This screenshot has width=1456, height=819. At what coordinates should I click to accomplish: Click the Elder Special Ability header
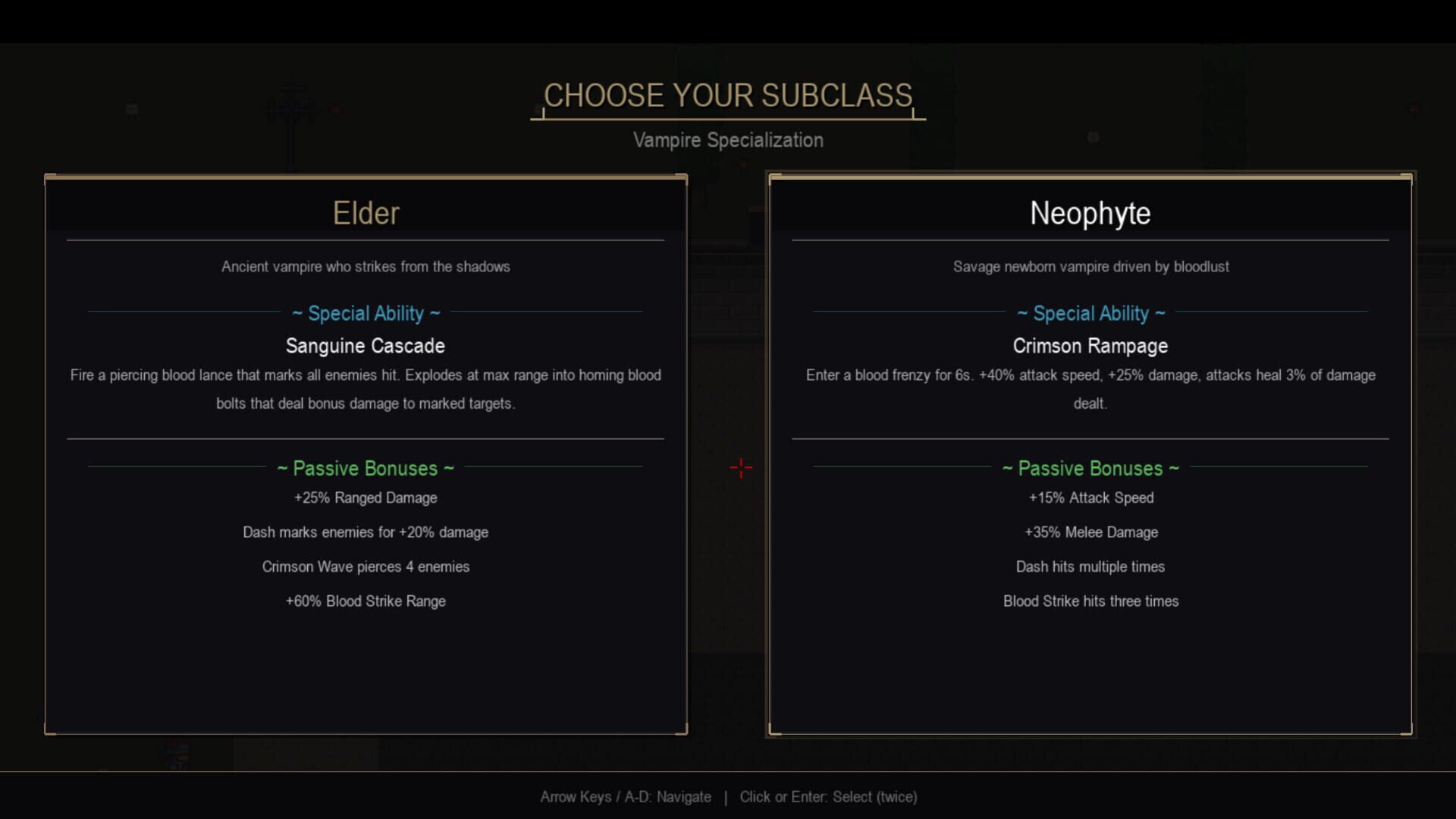(x=366, y=313)
